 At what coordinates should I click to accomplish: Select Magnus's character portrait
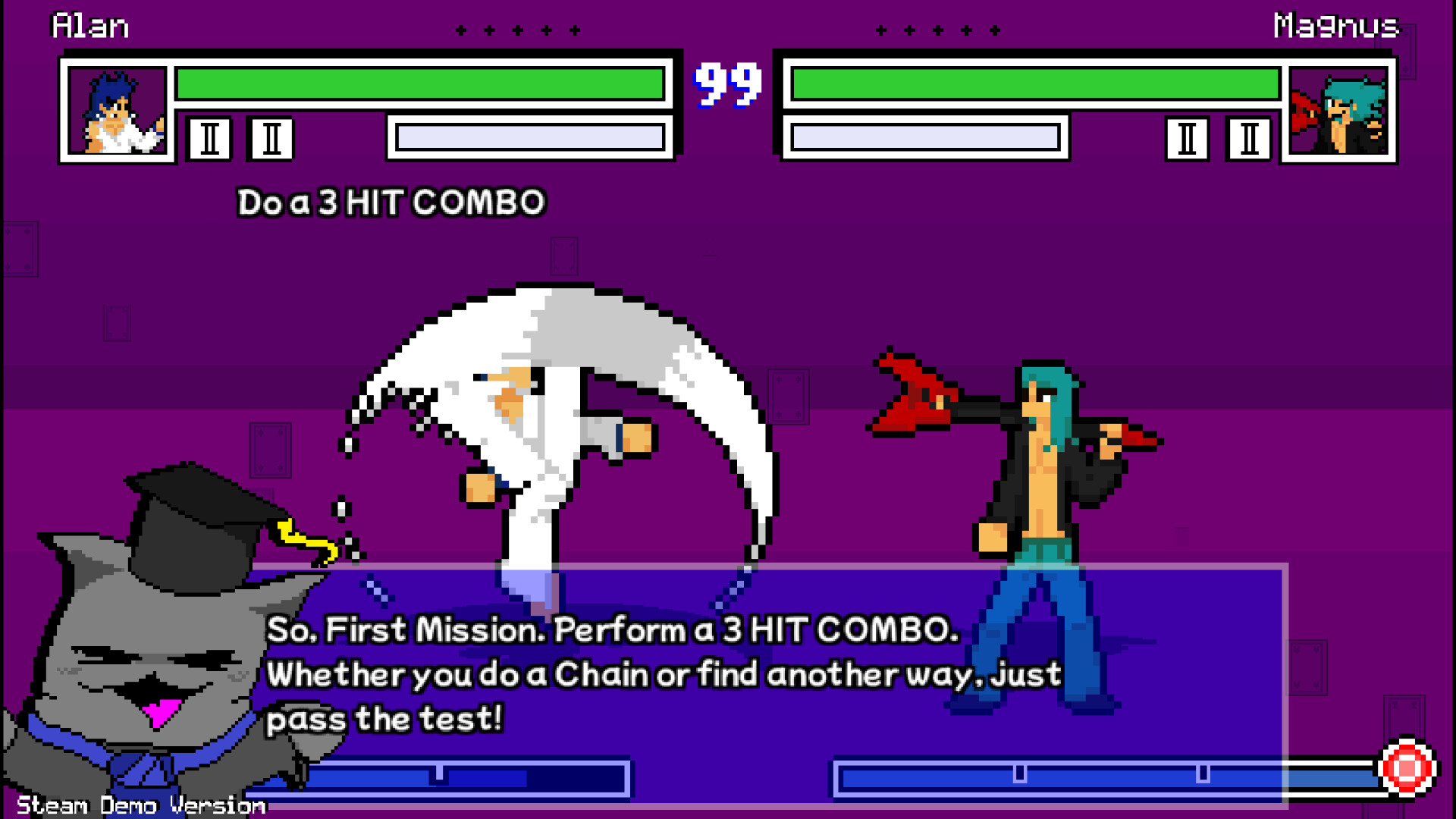(1338, 112)
